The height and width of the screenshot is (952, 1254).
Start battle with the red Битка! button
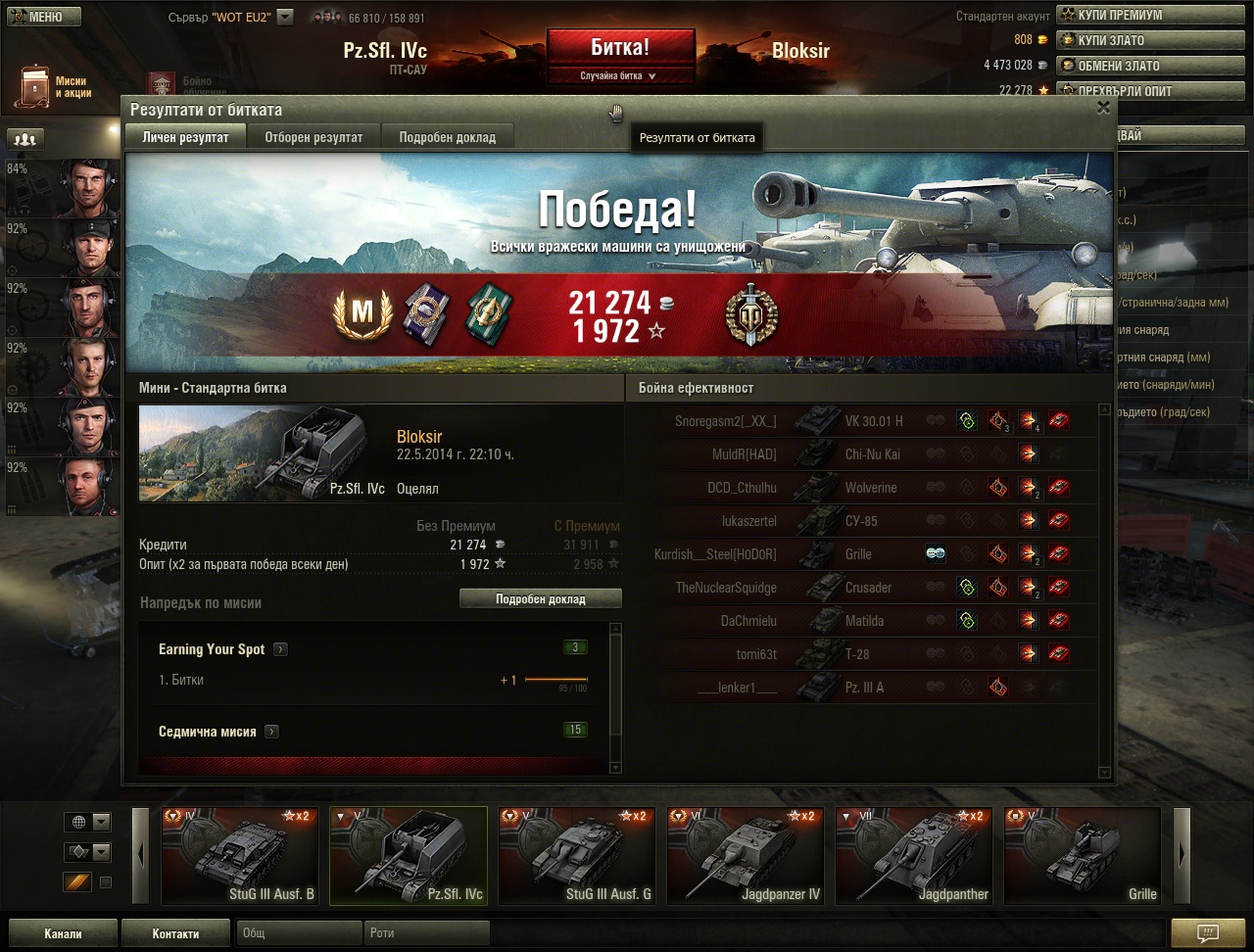(620, 48)
